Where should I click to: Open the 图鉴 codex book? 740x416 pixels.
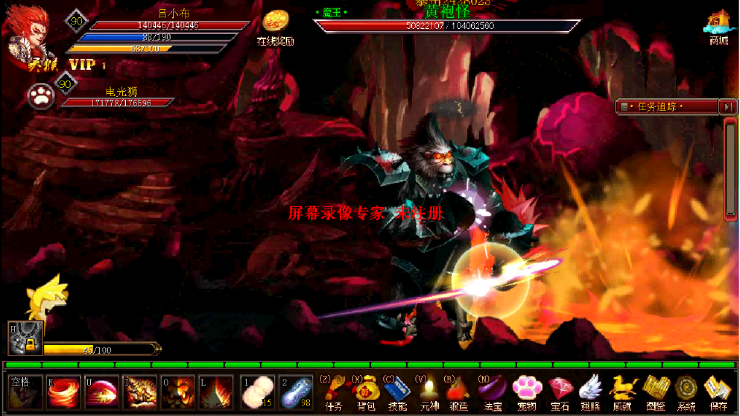(x=654, y=390)
